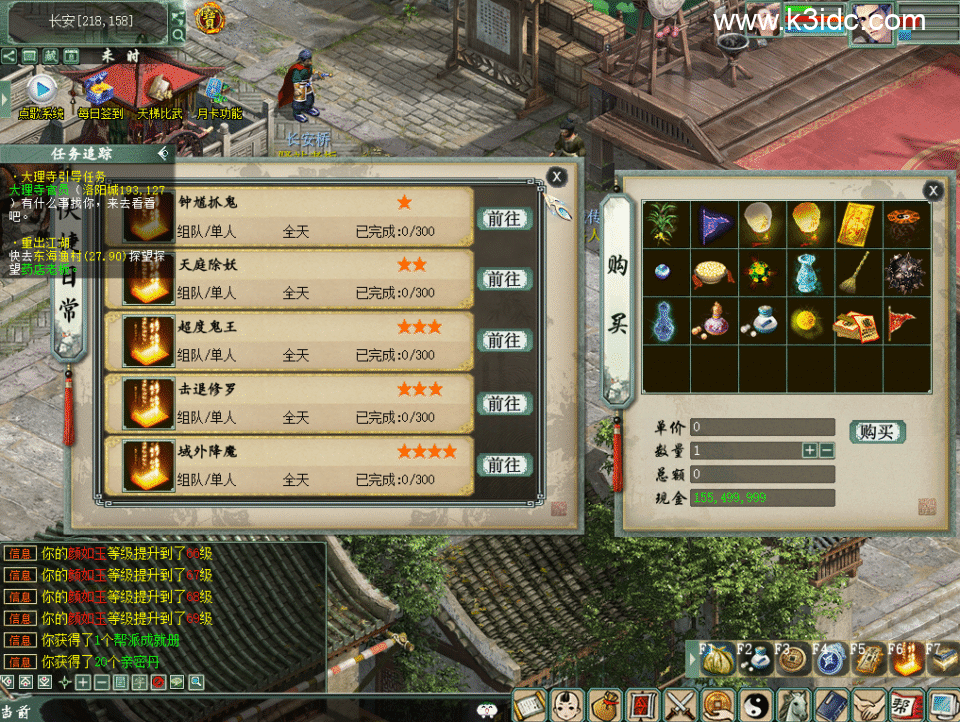
Task: Click 前往 for 天庭除妖
Action: coord(504,279)
